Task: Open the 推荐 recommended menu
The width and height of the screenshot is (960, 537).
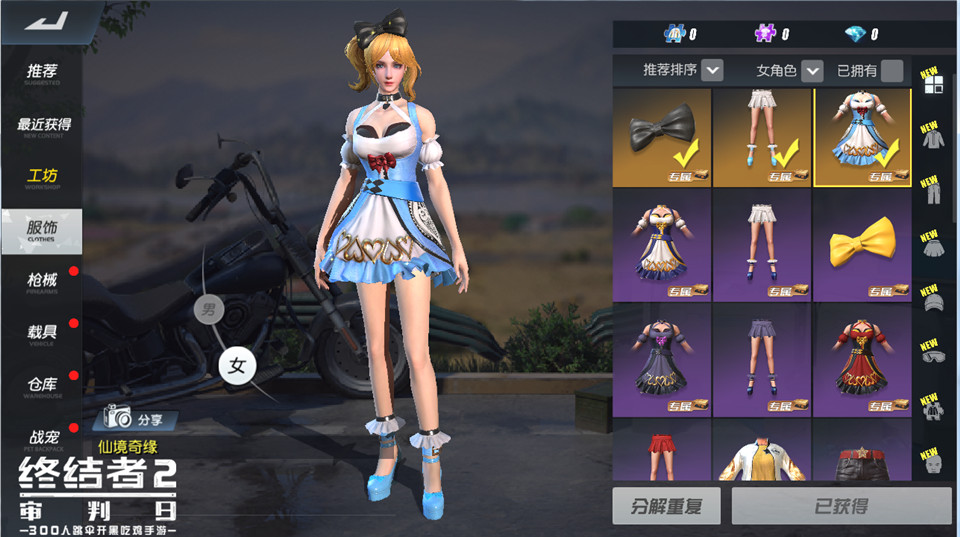Action: coord(42,73)
